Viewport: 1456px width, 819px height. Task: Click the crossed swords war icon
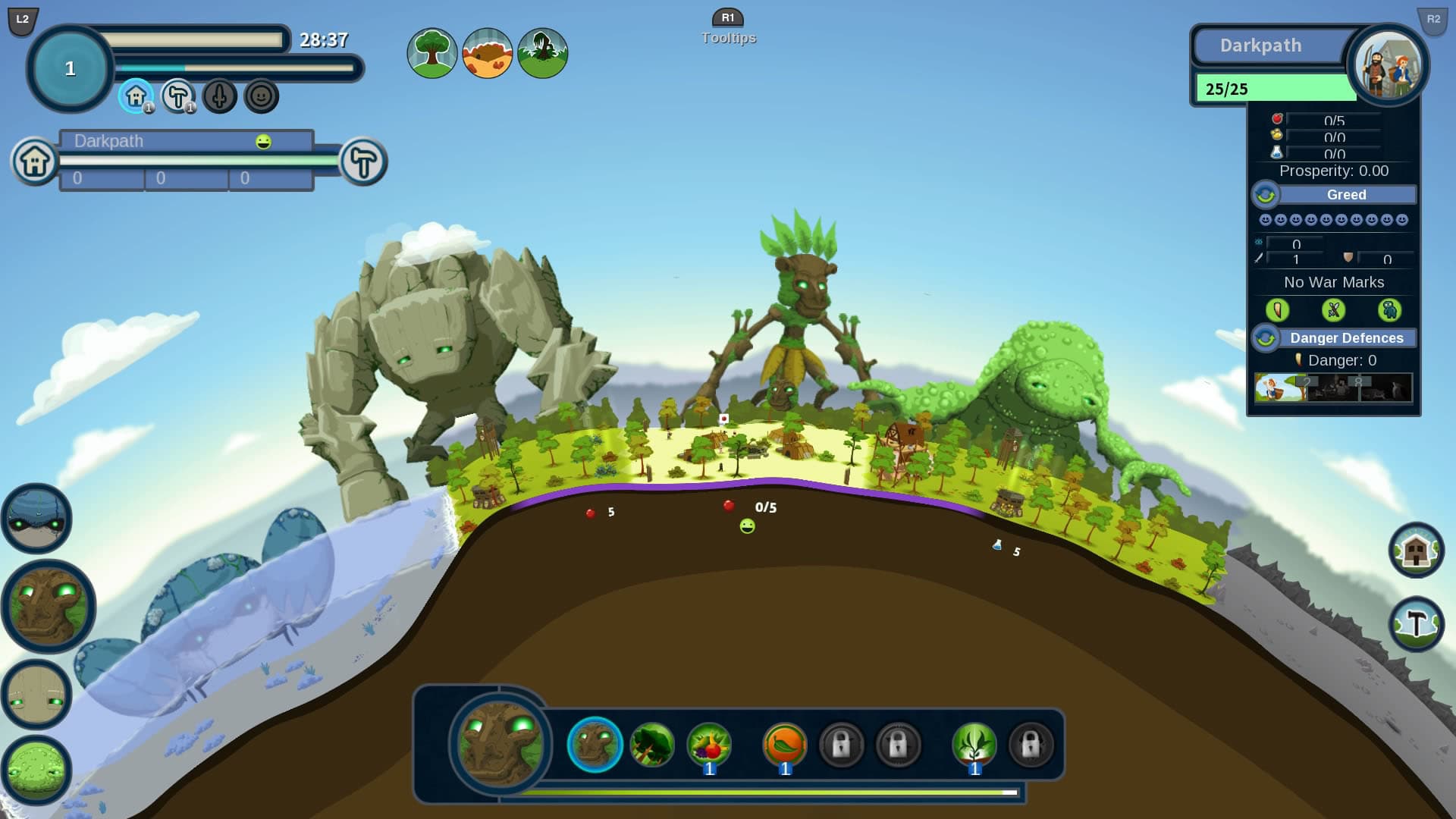1333,310
